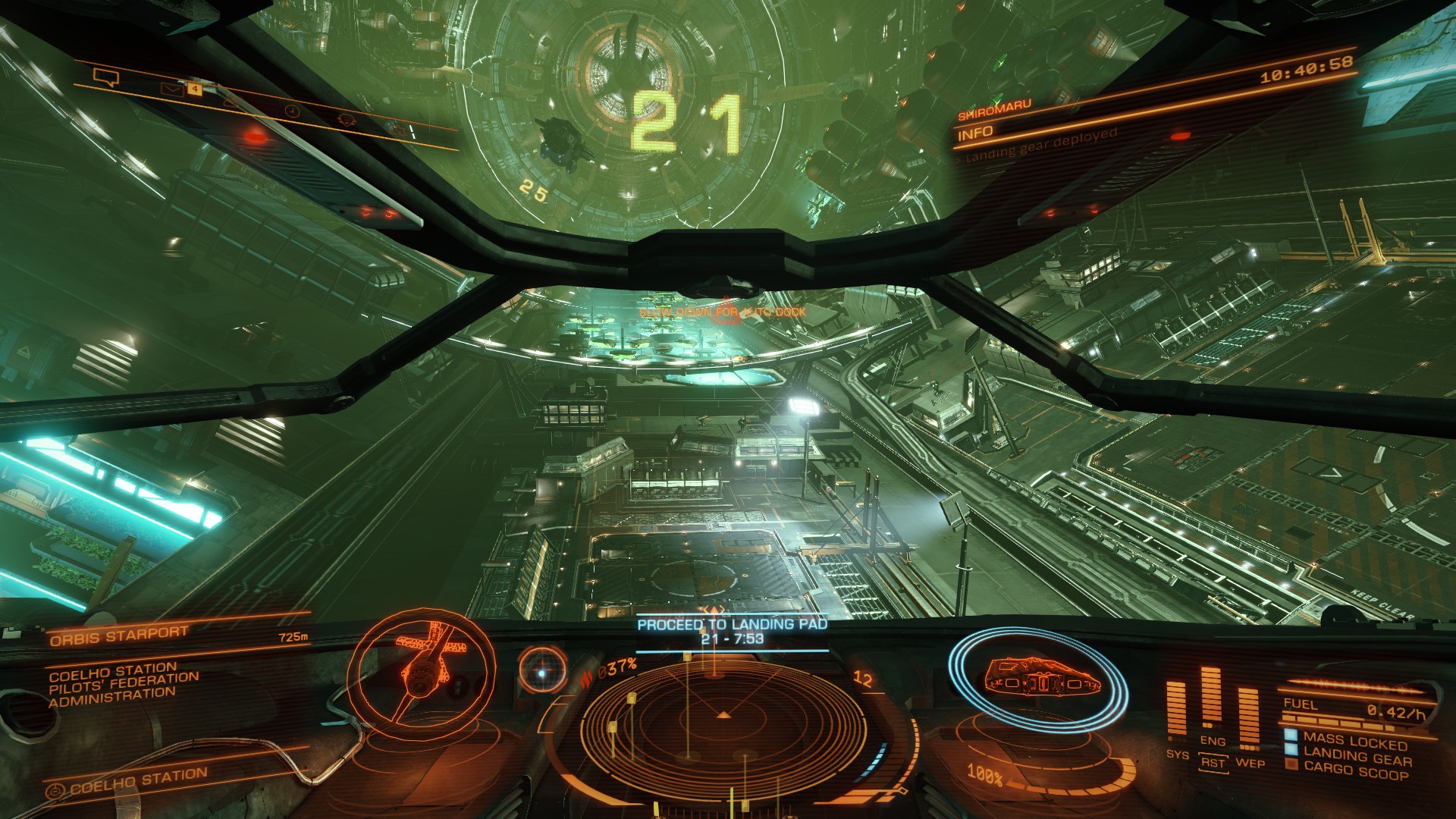The width and height of the screenshot is (1456, 819).
Task: Divert power to WEP capacitor
Action: click(x=1250, y=762)
